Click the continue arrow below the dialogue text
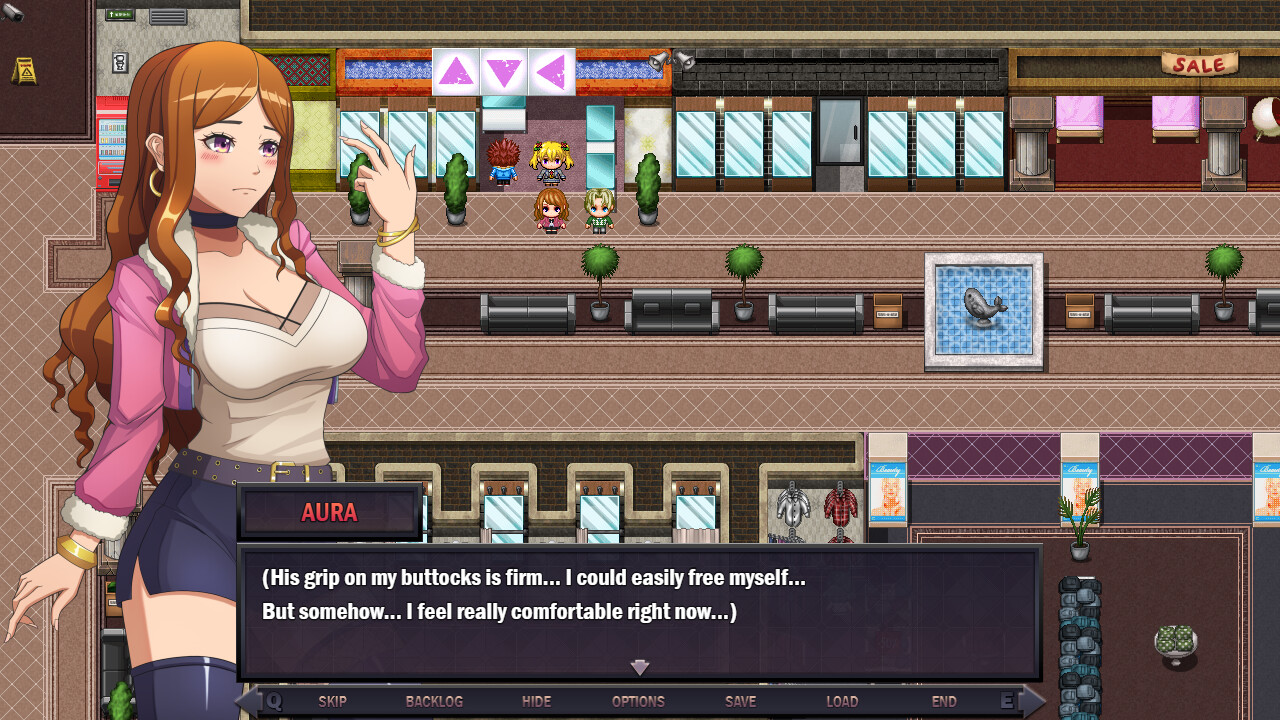Viewport: 1280px width, 720px height. coord(639,668)
